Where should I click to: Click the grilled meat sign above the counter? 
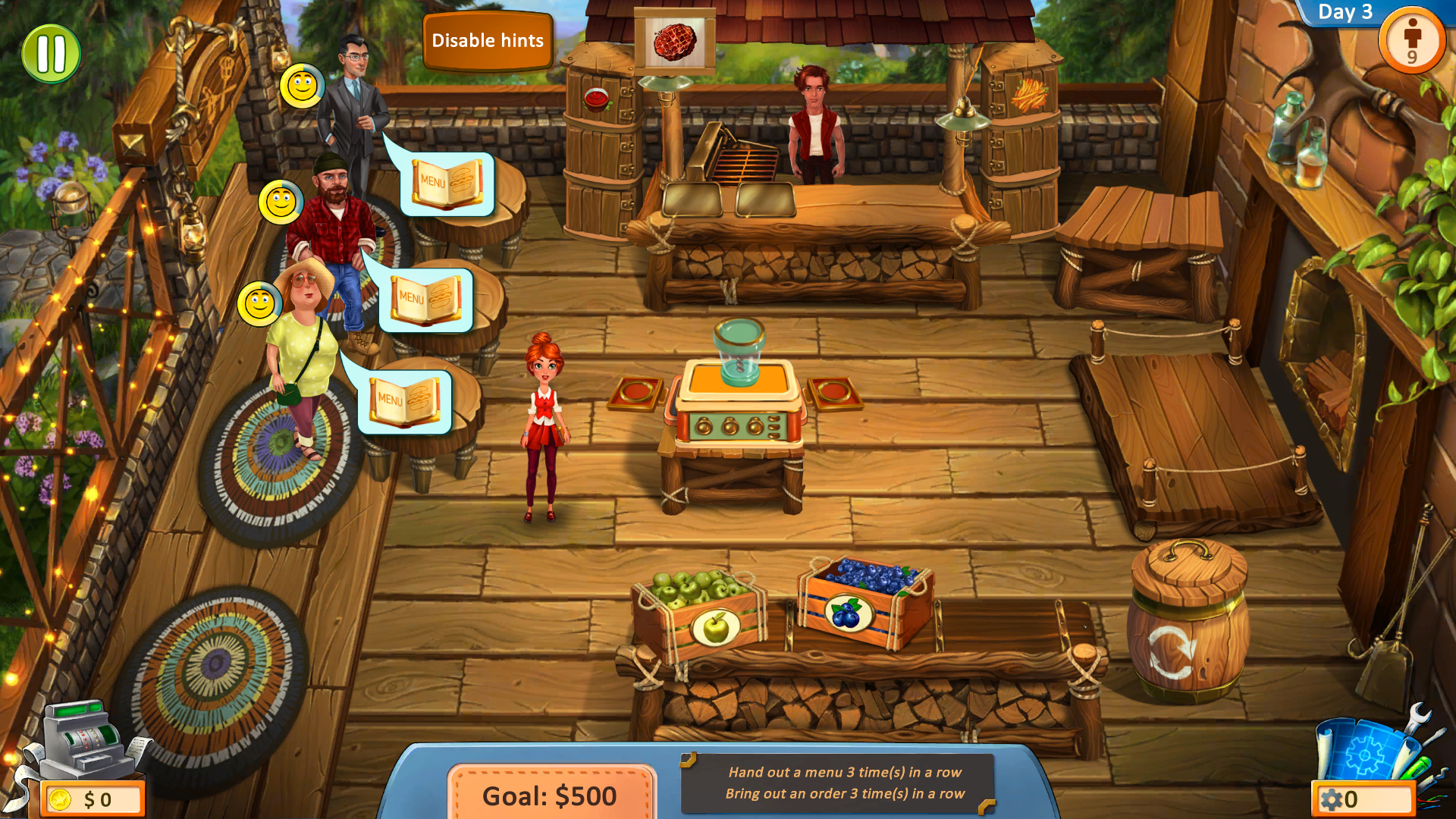676,42
